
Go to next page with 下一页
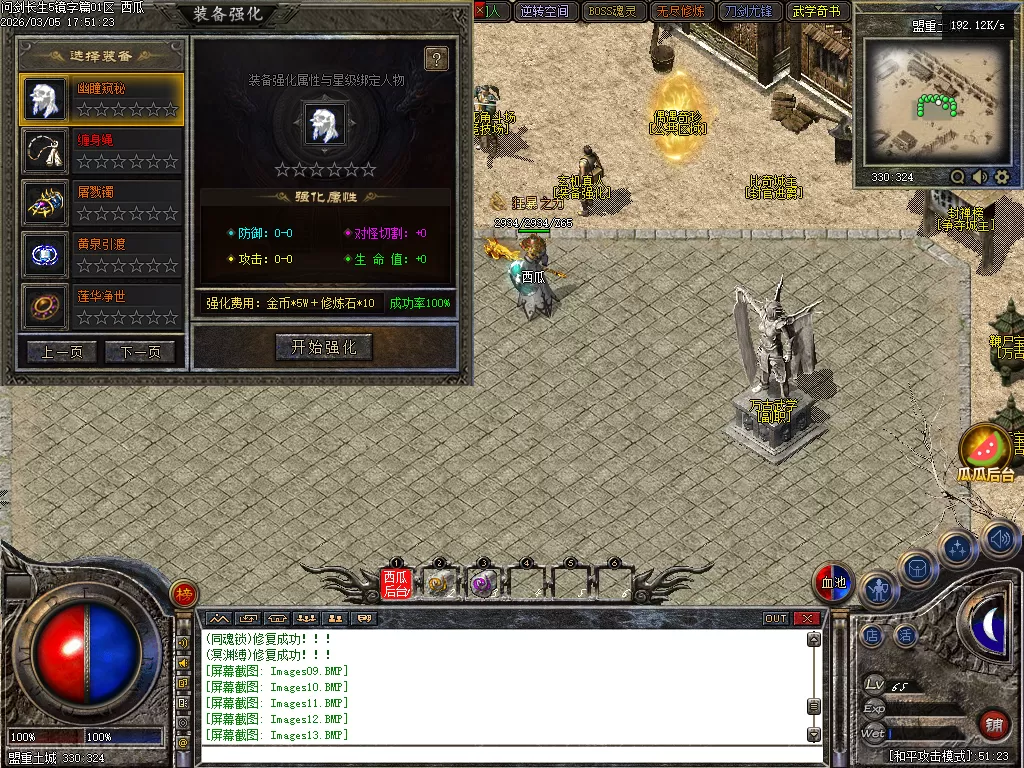pos(140,352)
